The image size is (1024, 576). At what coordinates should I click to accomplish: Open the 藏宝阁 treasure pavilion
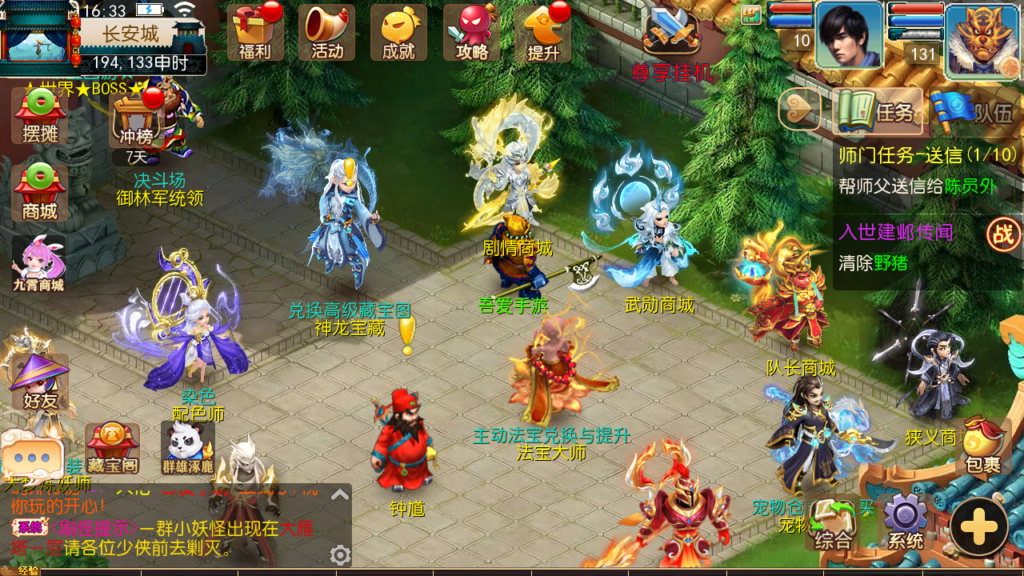point(111,447)
